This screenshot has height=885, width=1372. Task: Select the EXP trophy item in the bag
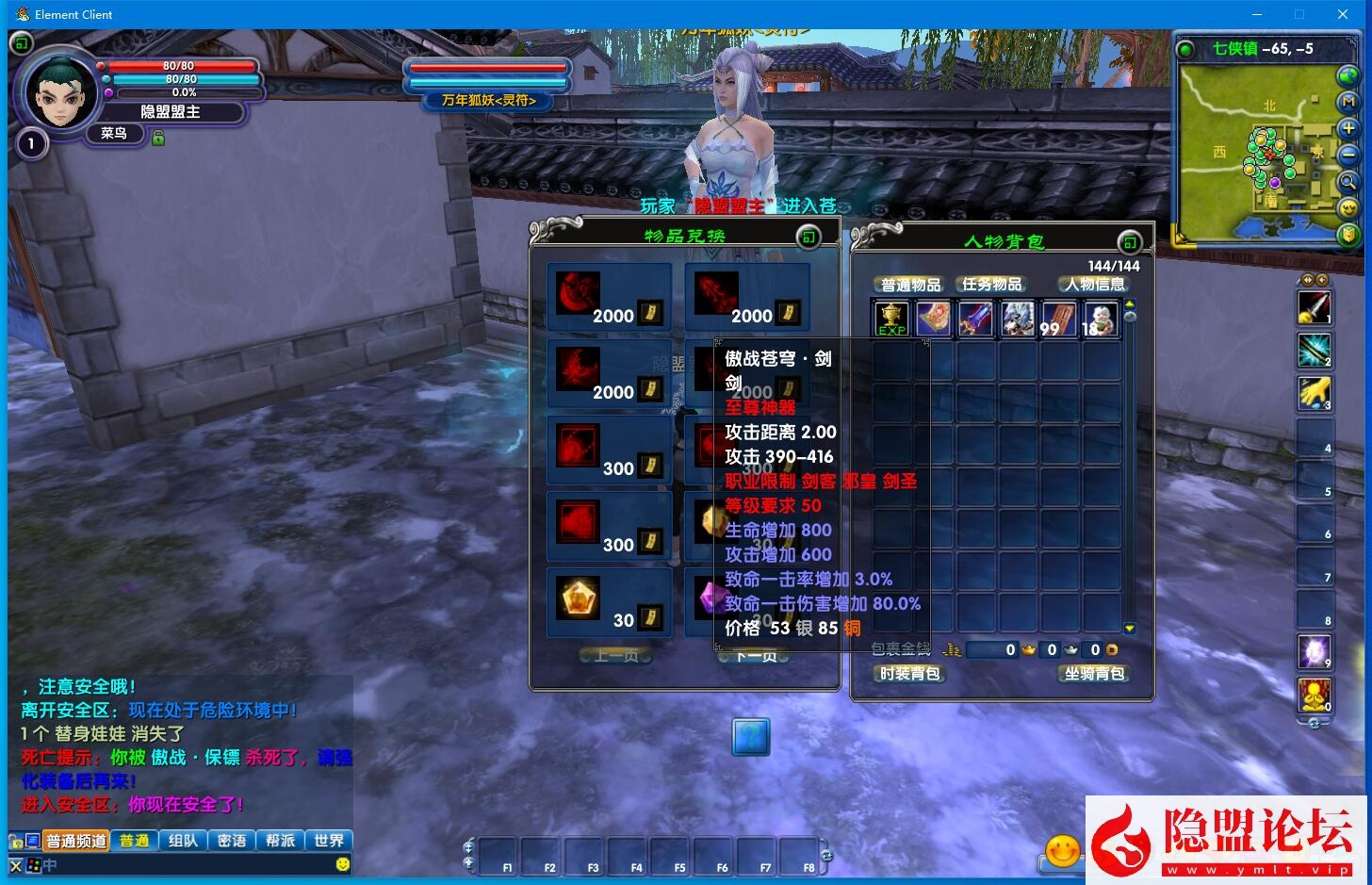tap(890, 319)
